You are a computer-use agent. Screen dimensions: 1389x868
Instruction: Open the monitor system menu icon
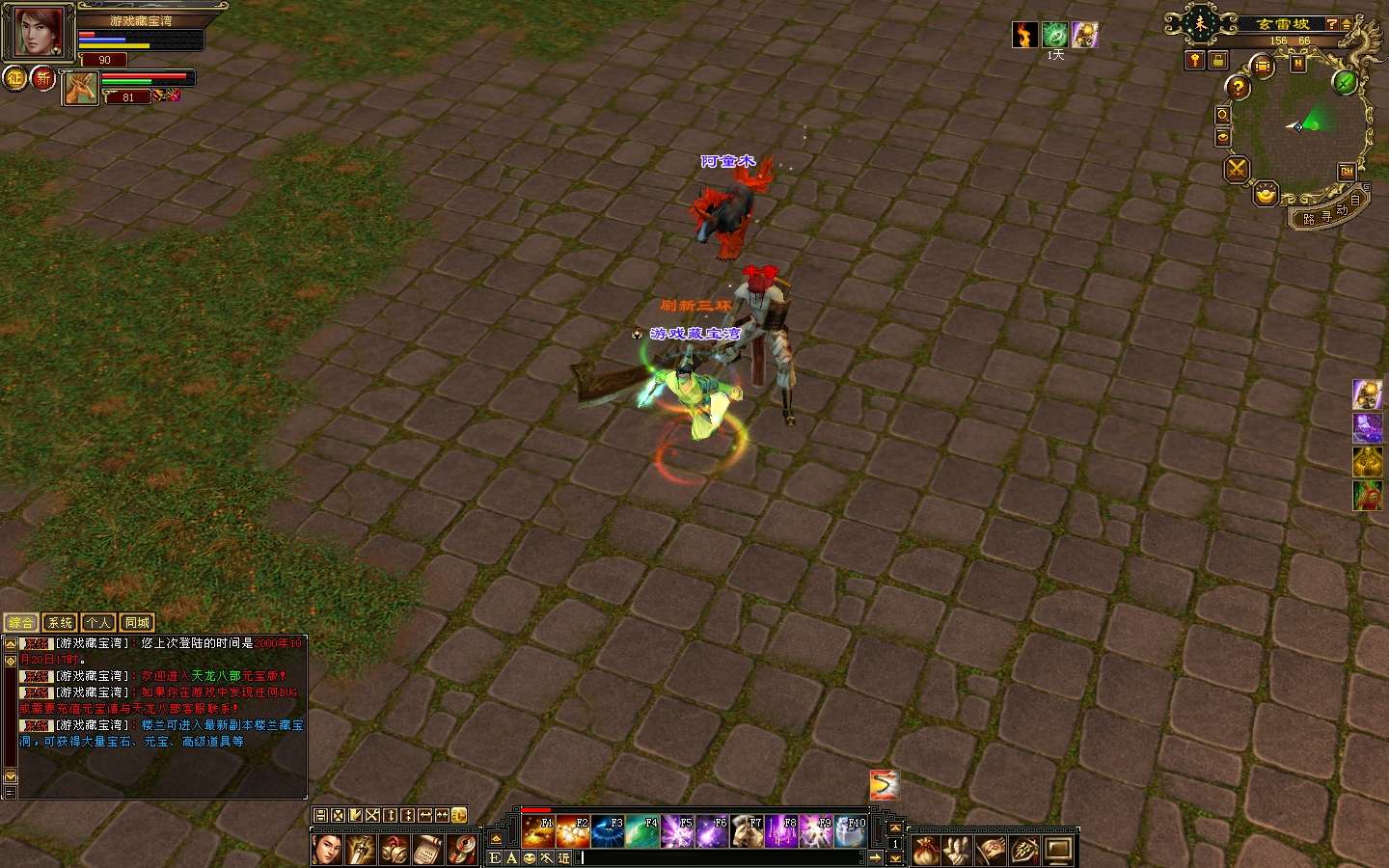(1058, 850)
